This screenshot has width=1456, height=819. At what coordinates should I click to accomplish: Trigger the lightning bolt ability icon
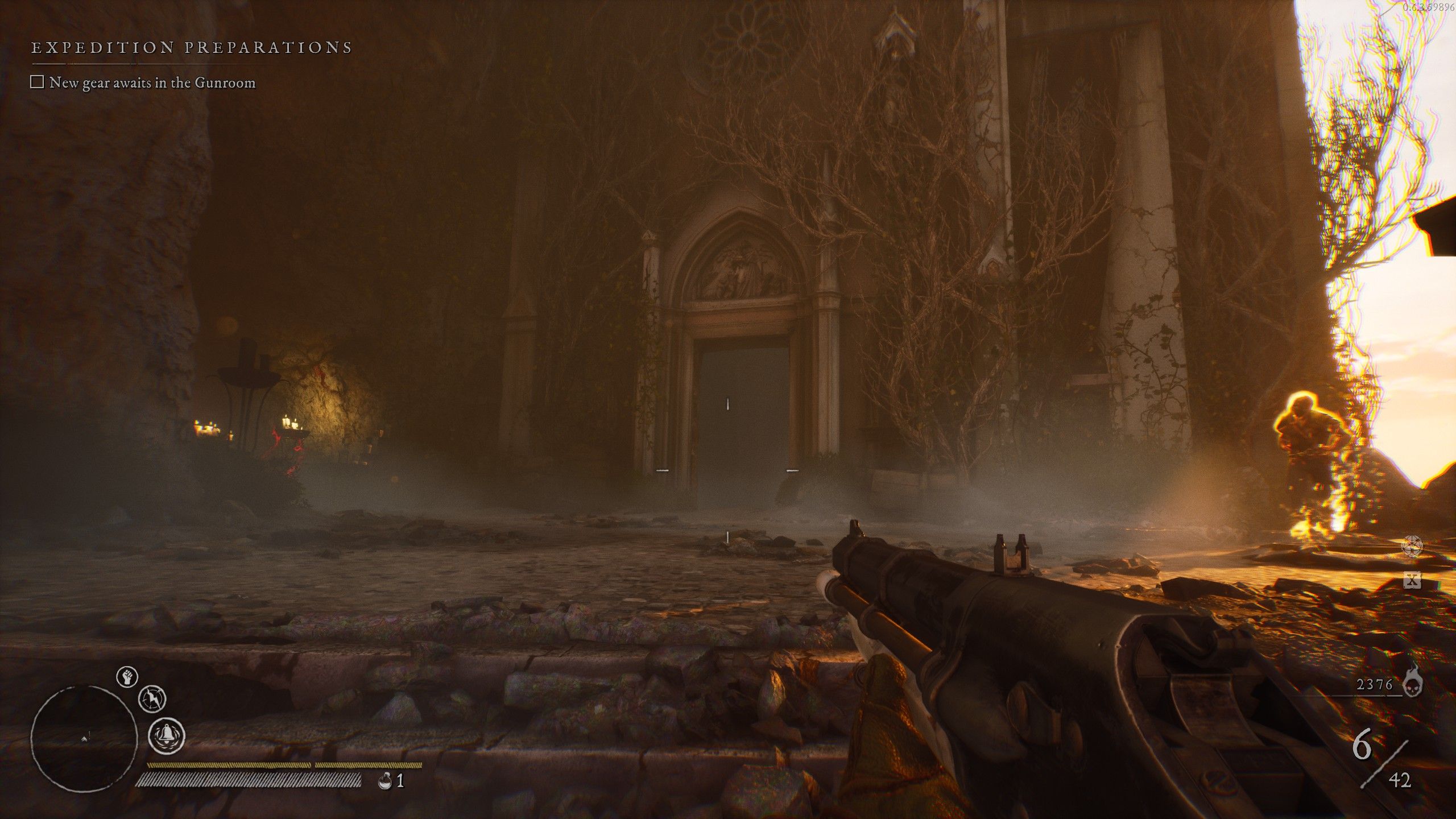coord(152,698)
